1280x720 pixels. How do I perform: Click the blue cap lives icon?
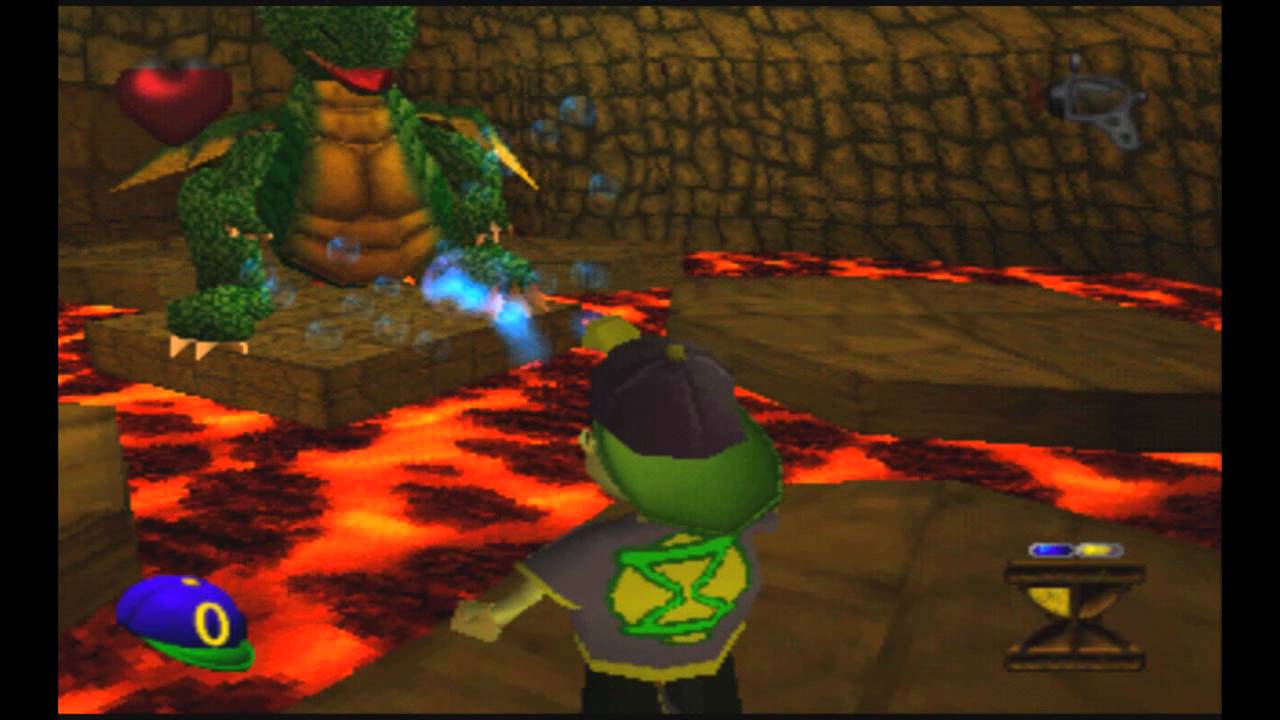185,622
